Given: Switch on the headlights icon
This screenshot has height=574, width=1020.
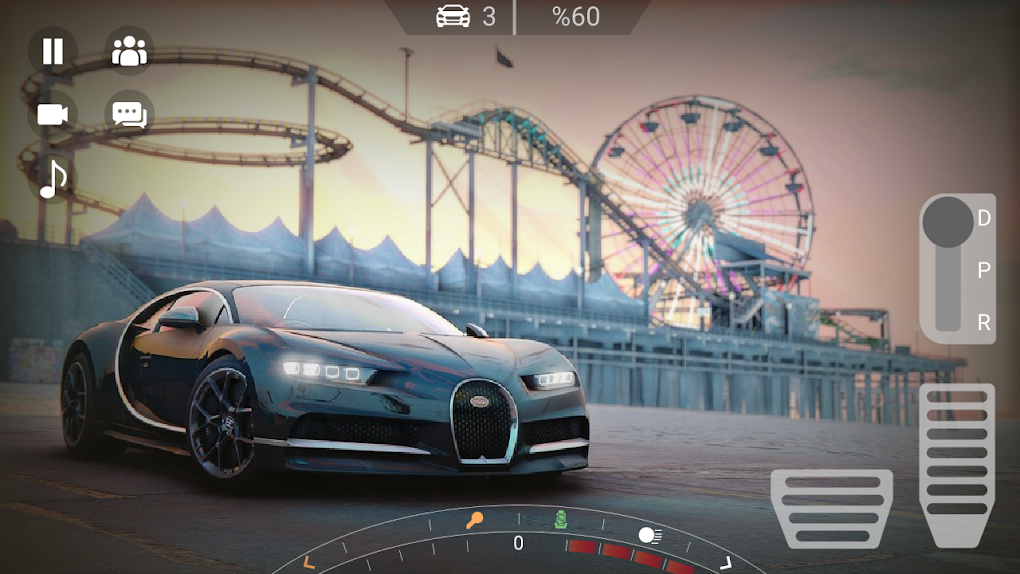Looking at the screenshot, I should point(649,535).
